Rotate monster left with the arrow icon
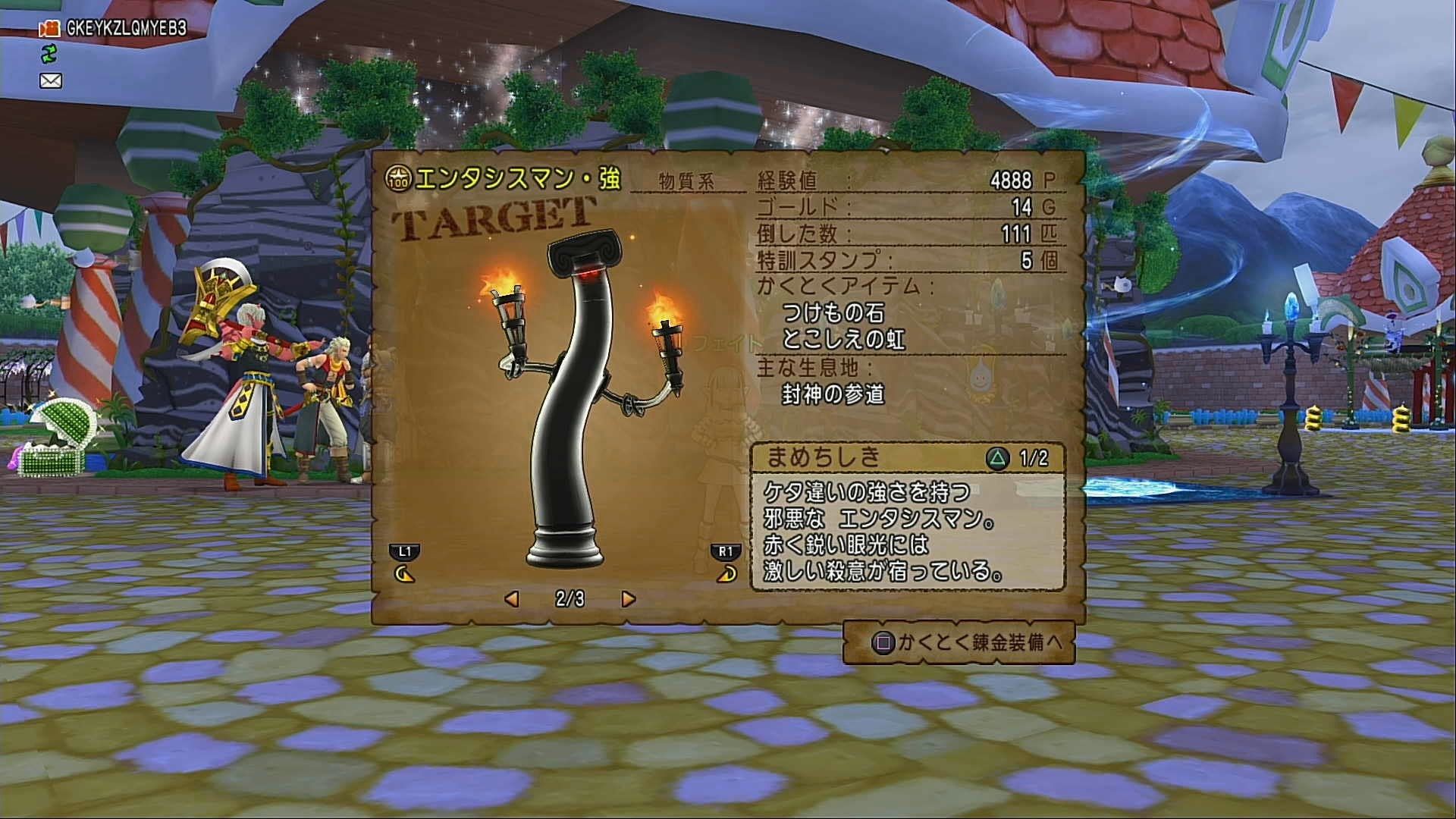Screen dimensions: 1456x819 coord(405,574)
